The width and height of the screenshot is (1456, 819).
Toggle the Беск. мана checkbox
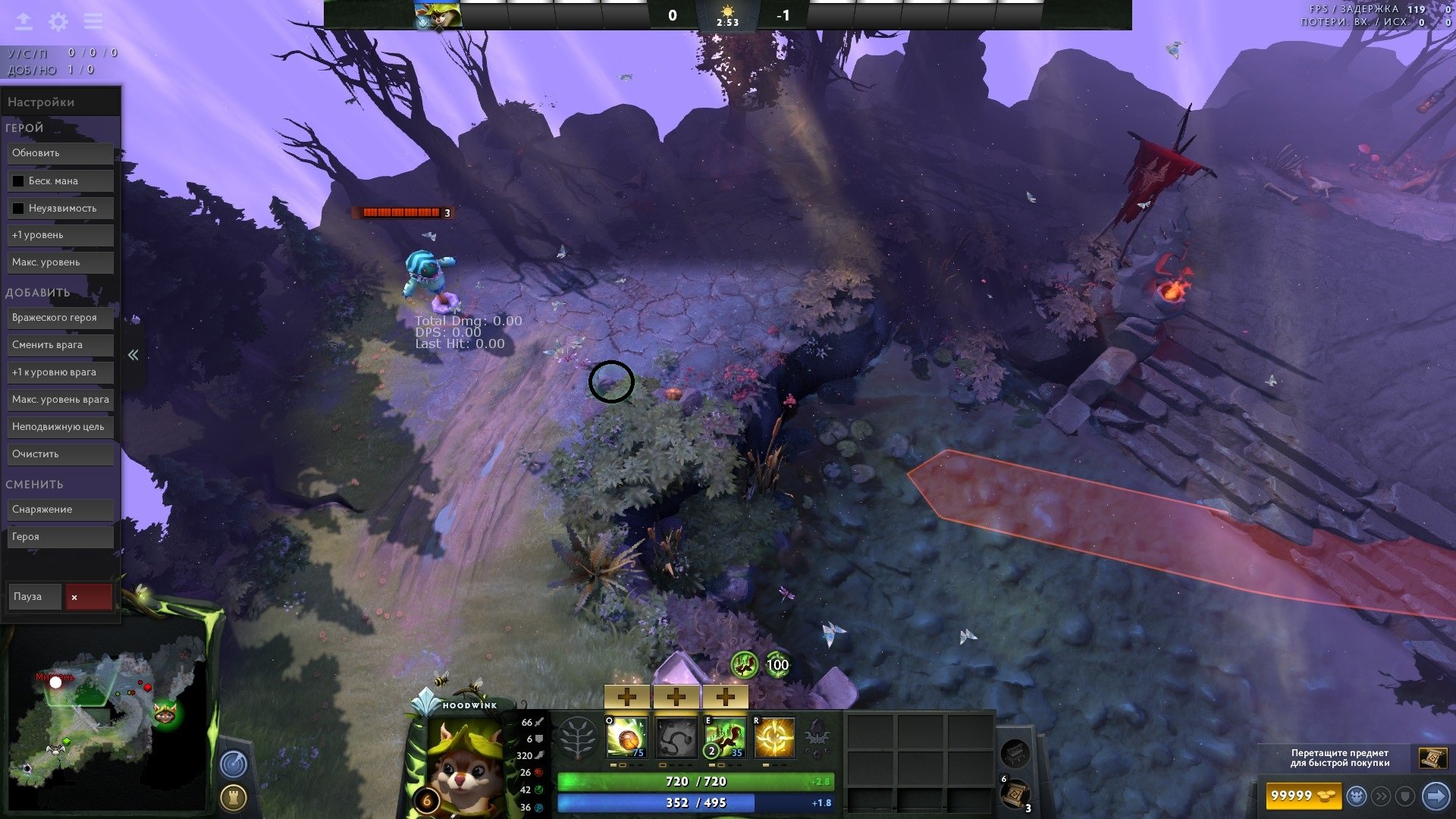pos(18,181)
